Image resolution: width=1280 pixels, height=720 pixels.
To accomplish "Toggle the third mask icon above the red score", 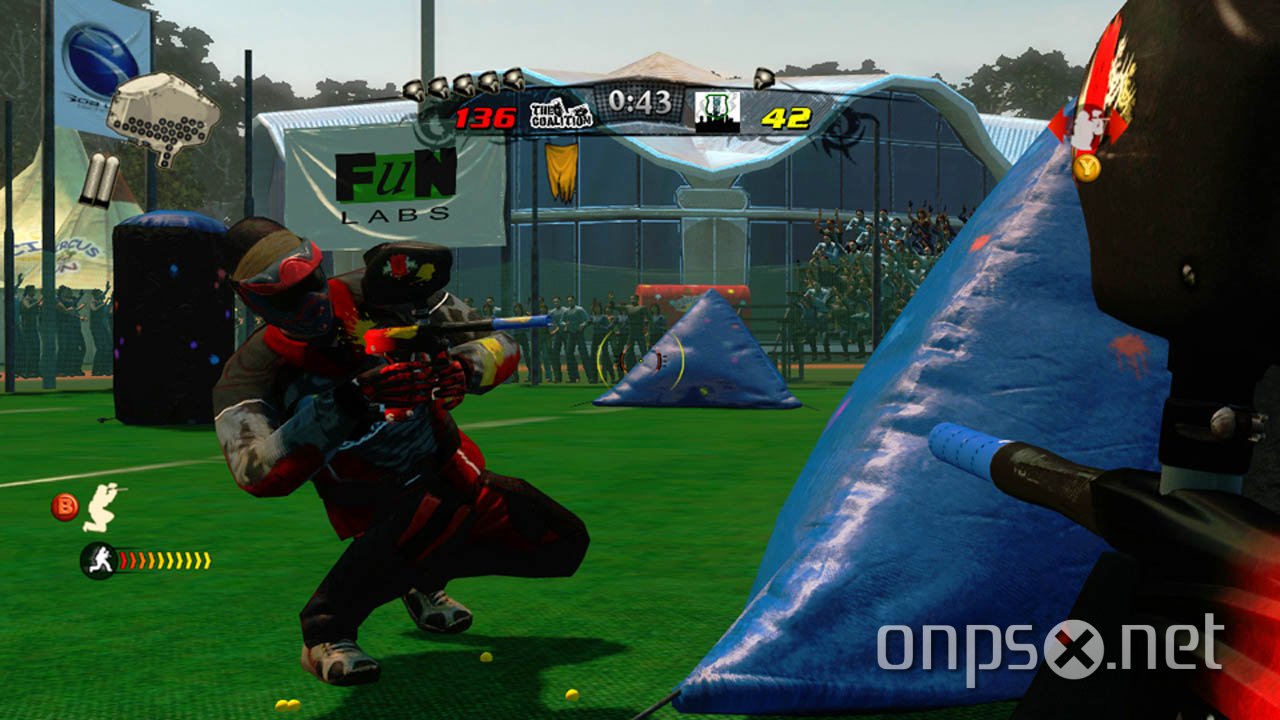I will [463, 83].
